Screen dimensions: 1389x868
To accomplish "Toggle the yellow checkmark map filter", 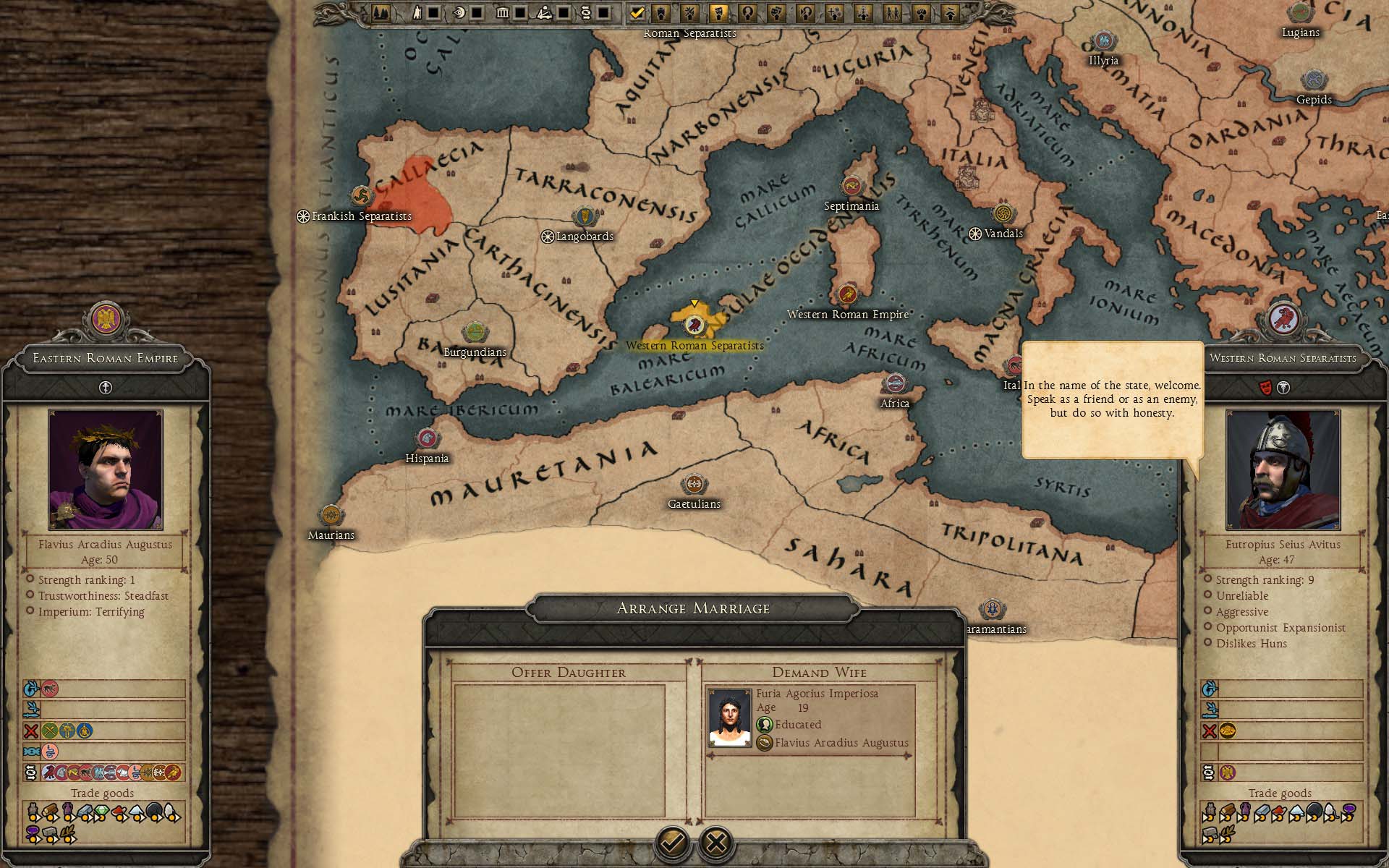I will pos(637,12).
